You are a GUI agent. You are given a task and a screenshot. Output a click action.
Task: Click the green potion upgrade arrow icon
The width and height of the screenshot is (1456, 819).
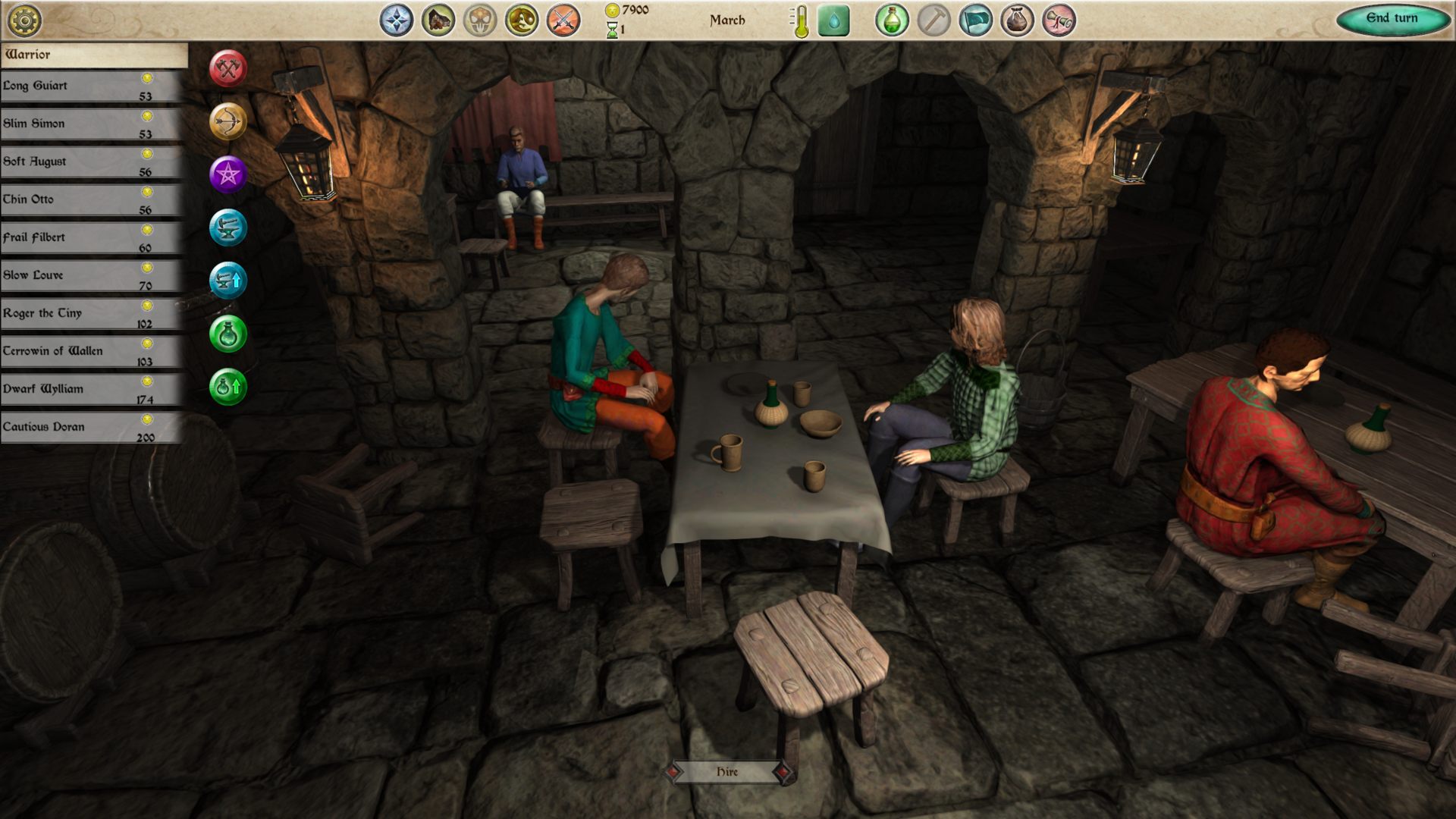coord(228,387)
